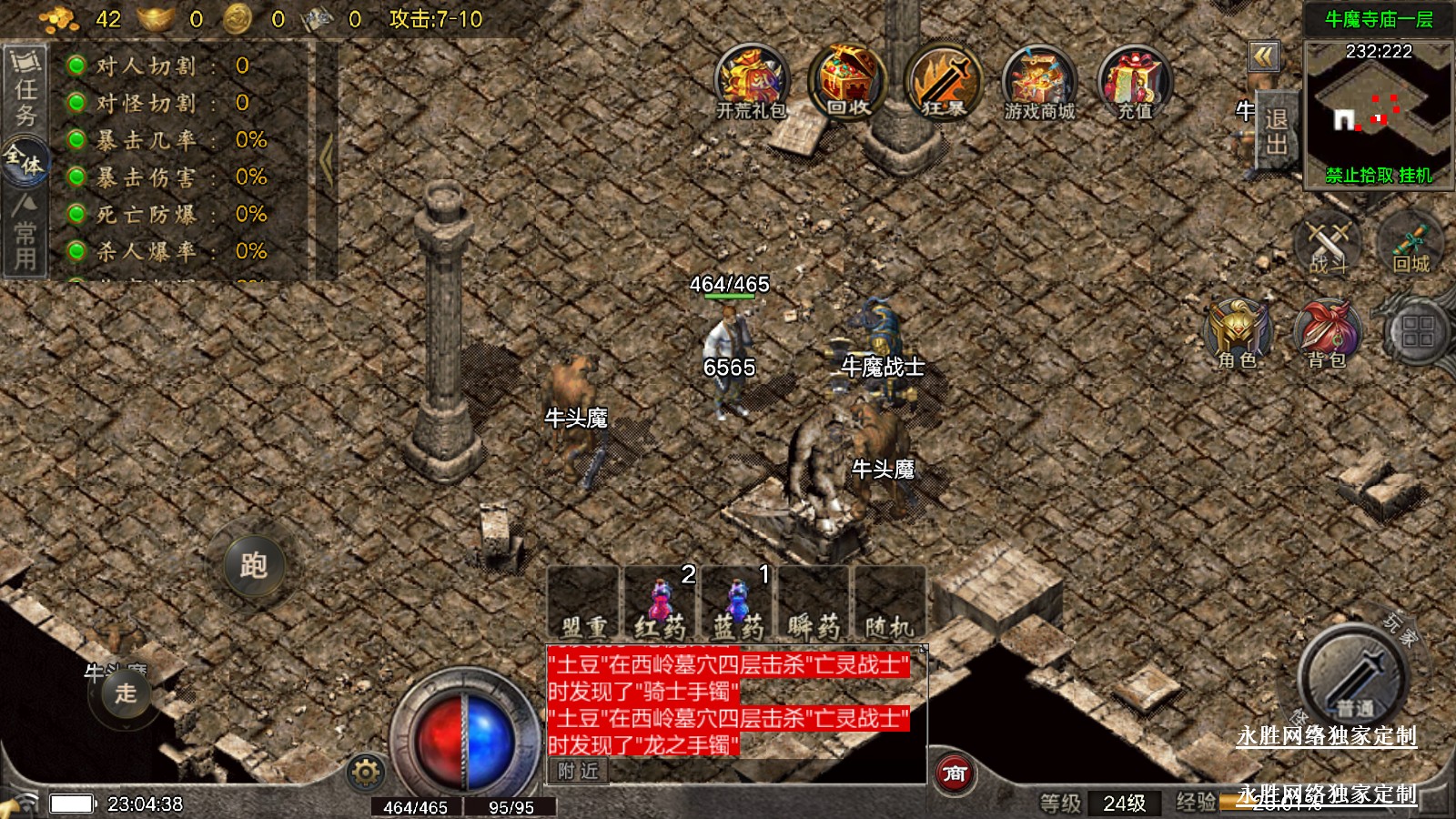Open the 角色 character sheet
This screenshot has height=819, width=1456.
coord(1238,333)
